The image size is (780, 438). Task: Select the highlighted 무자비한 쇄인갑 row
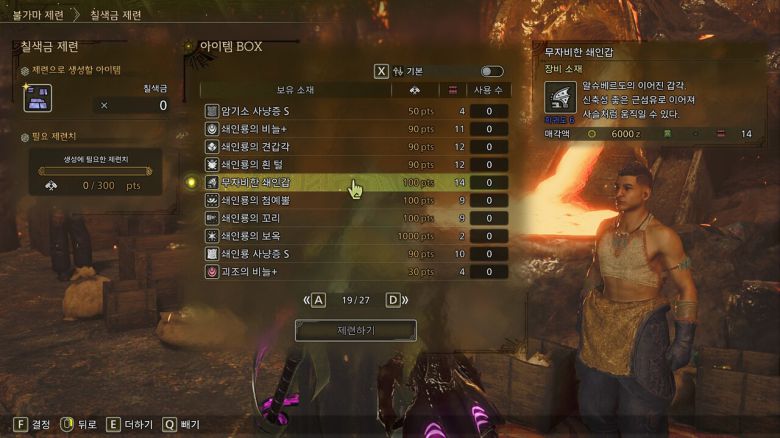coord(300,183)
